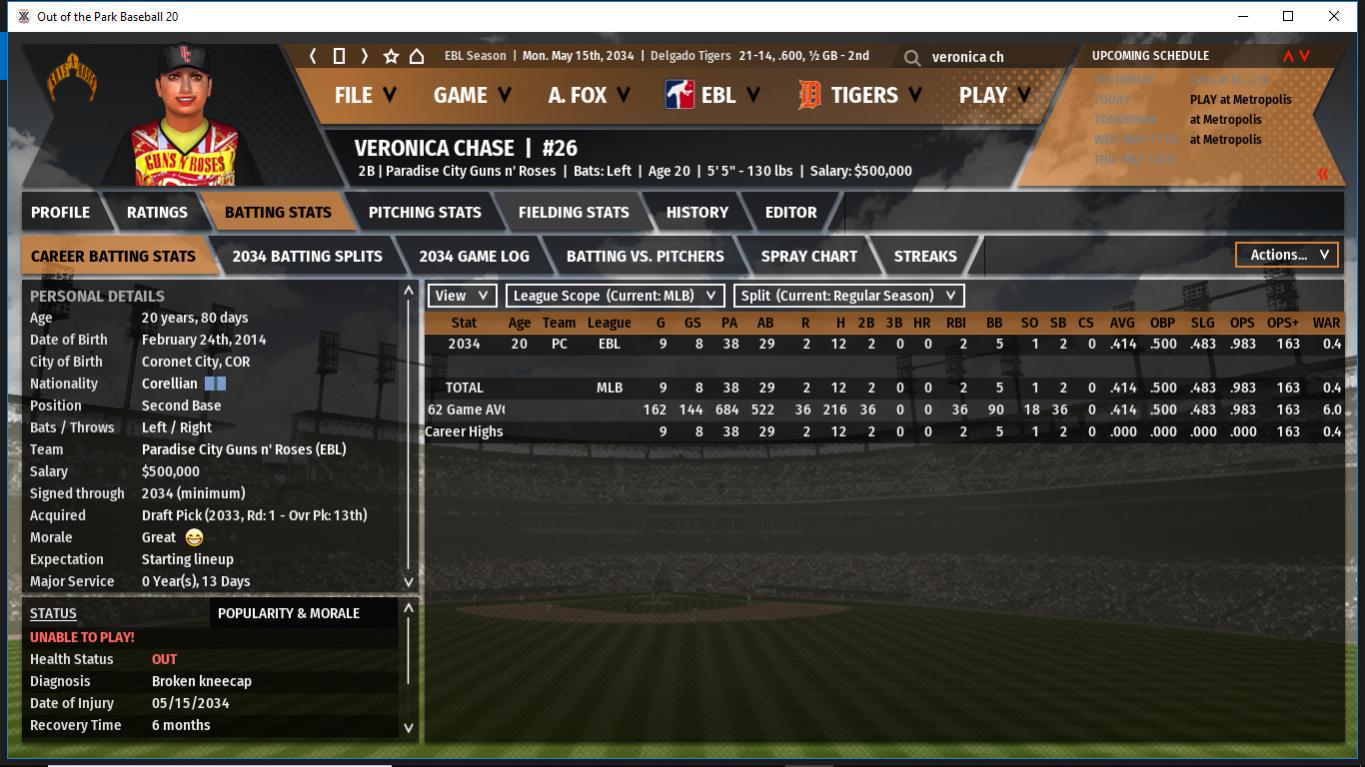The image size is (1365, 767).
Task: Open the League Scope dropdown
Action: (x=615, y=296)
